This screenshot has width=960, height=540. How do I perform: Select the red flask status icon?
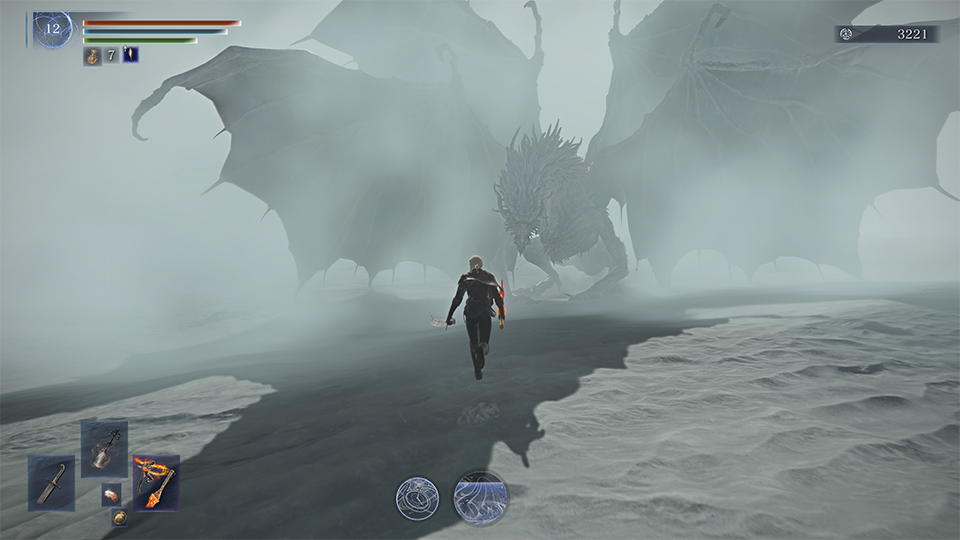pyautogui.click(x=92, y=55)
